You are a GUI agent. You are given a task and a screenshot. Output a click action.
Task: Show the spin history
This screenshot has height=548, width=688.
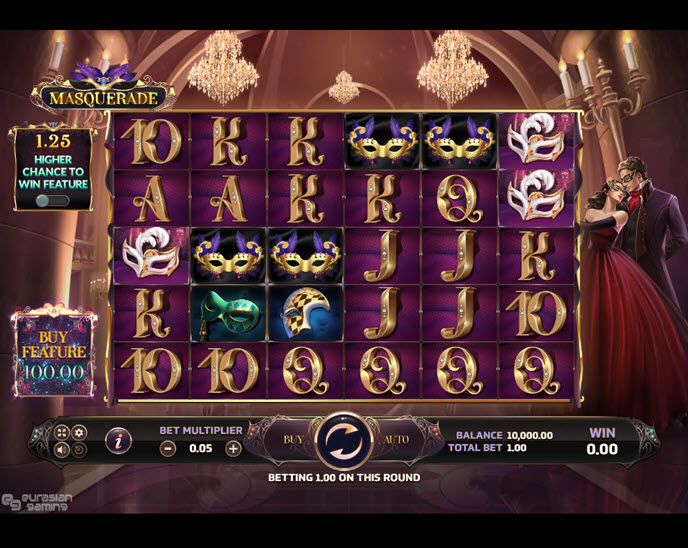[79, 449]
